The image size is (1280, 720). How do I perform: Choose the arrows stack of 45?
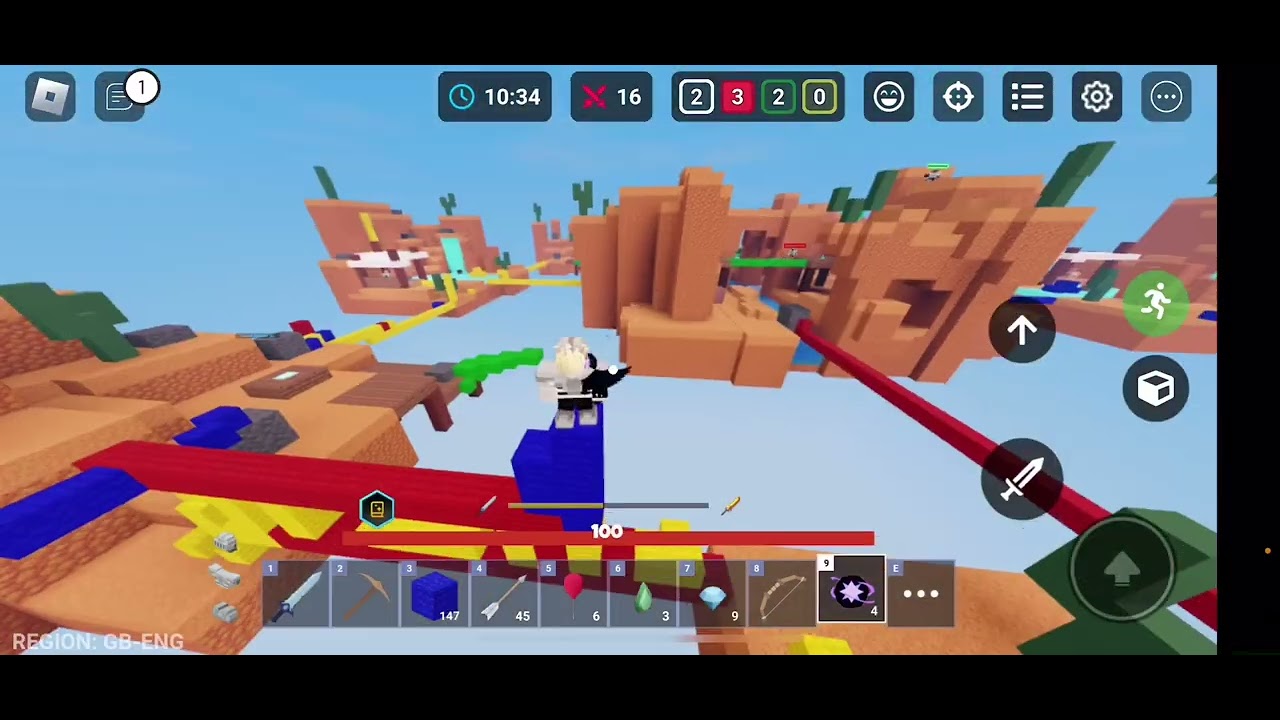tap(504, 594)
